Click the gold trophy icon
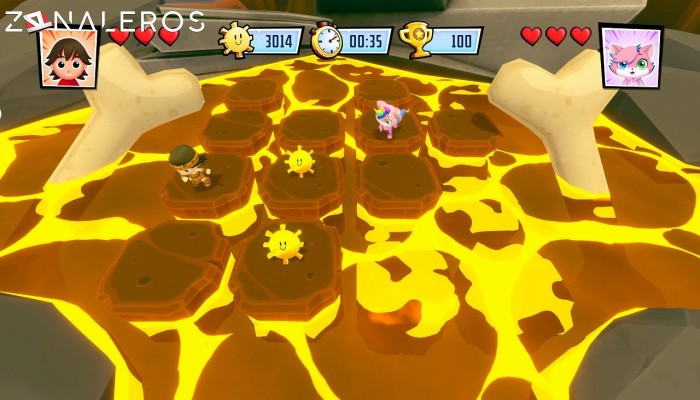 [415, 40]
